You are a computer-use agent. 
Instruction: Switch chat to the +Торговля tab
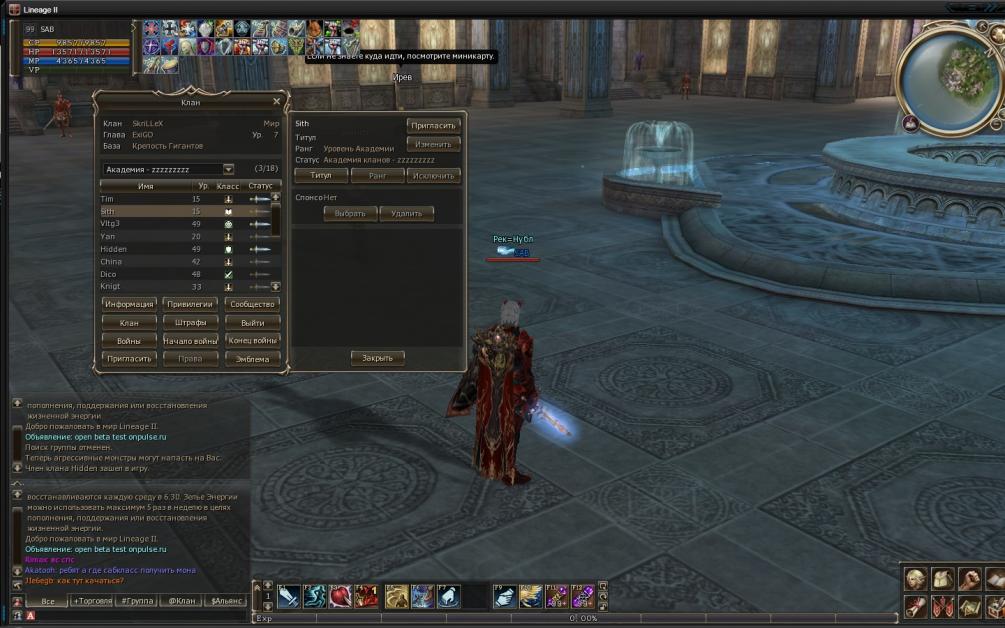(x=92, y=601)
